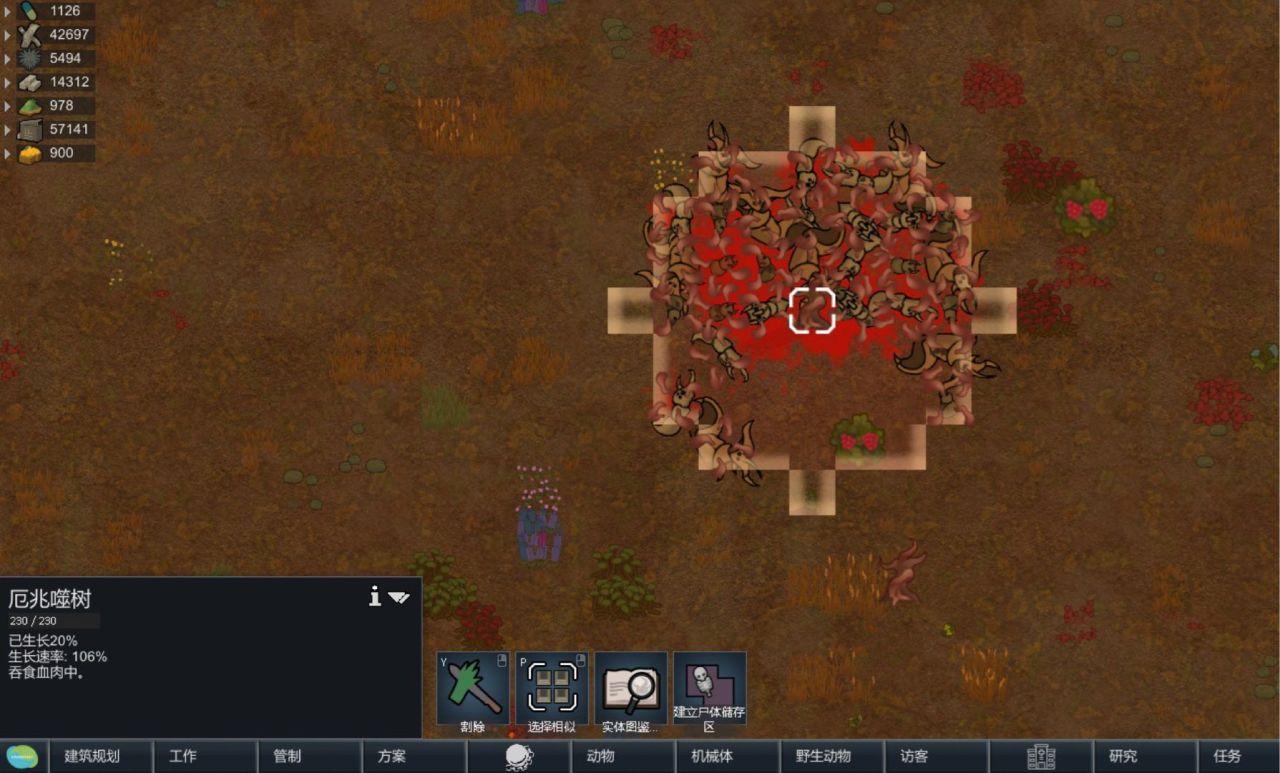Activate the 选择相似 select-similar command
1280x773 pixels.
pyautogui.click(x=552, y=688)
